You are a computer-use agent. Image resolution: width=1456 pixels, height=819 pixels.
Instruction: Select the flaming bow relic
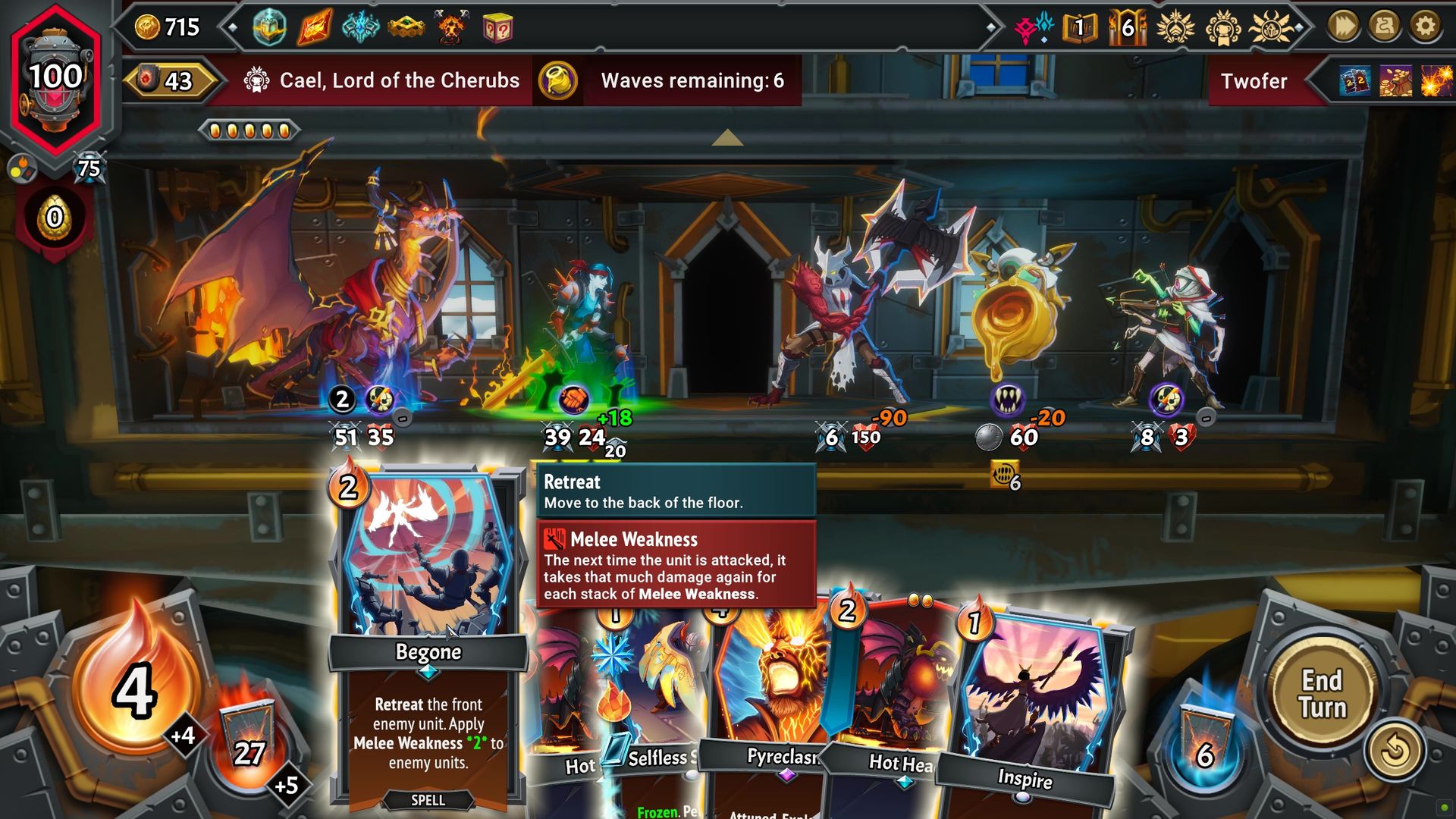pyautogui.click(x=313, y=26)
